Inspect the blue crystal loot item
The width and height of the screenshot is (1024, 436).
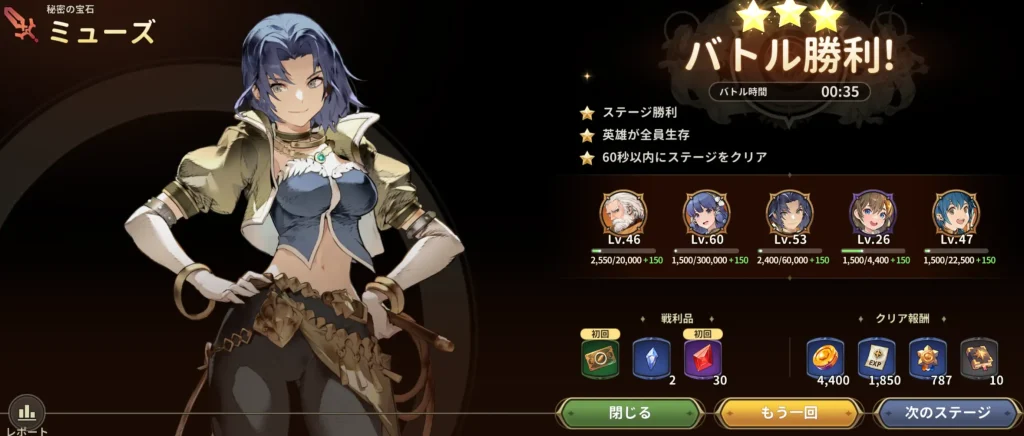pyautogui.click(x=651, y=358)
